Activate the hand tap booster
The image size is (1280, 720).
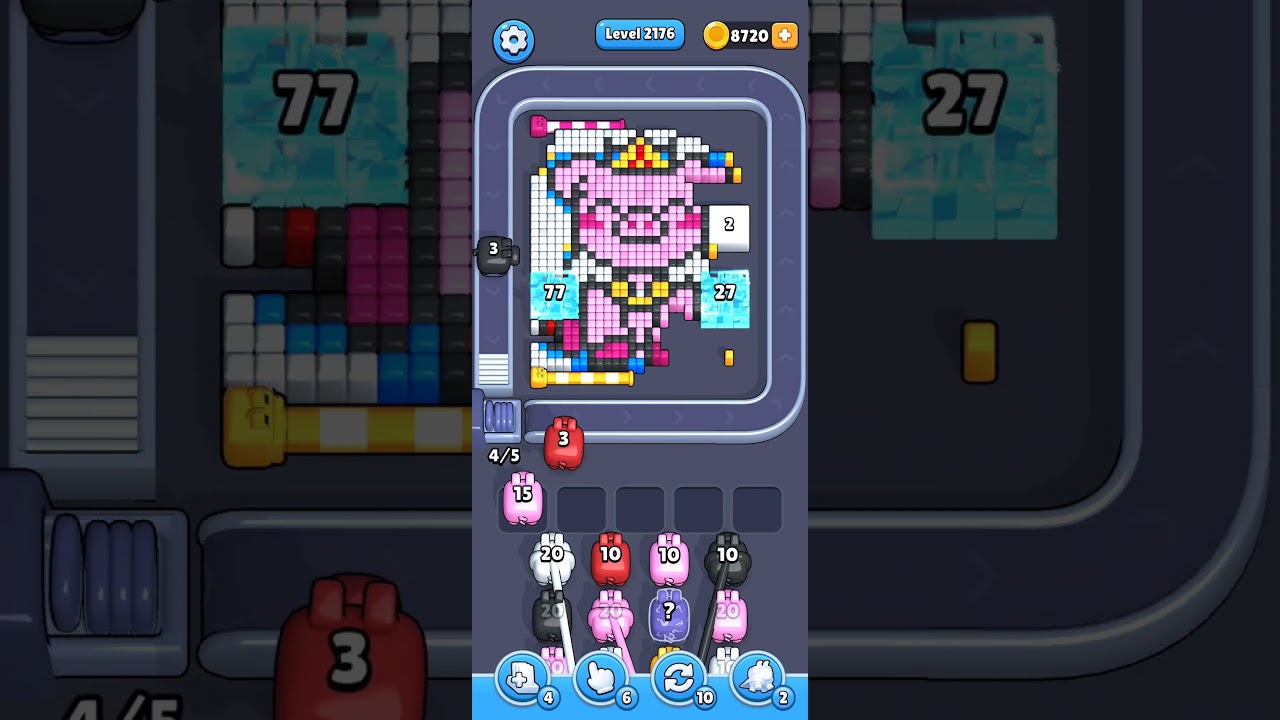(601, 678)
